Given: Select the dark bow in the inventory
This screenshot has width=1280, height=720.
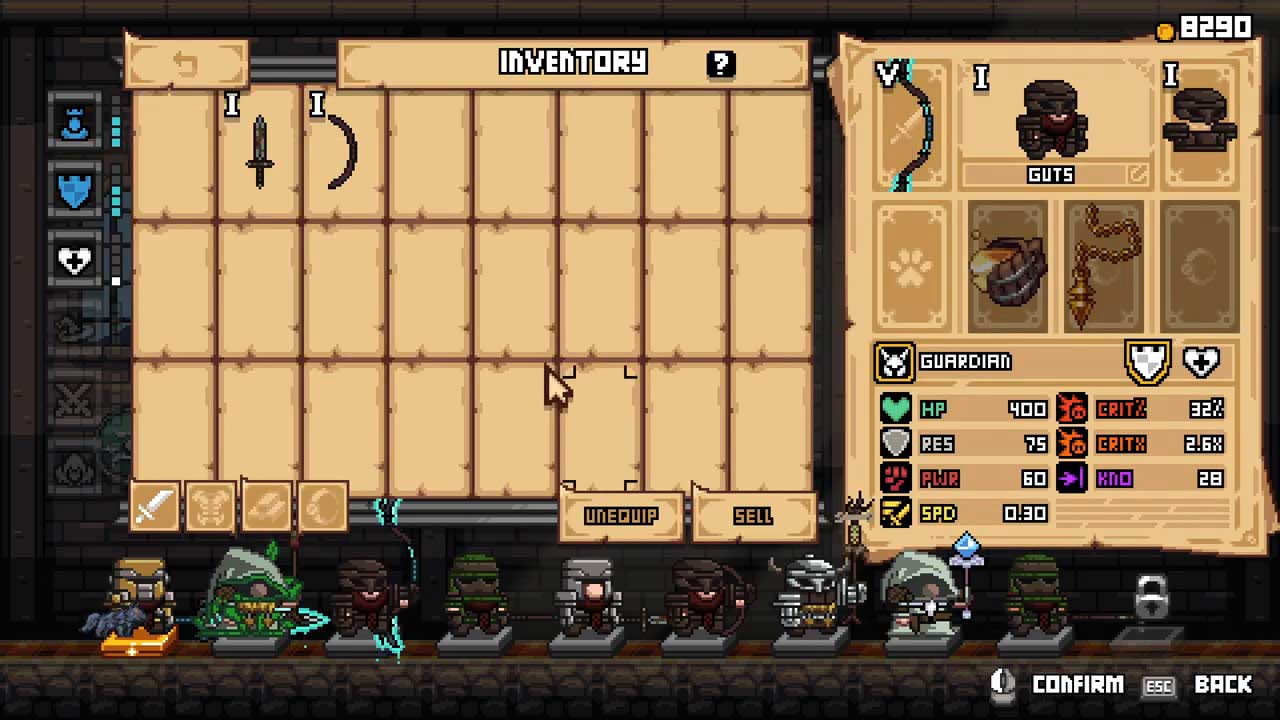Looking at the screenshot, I should 344,152.
